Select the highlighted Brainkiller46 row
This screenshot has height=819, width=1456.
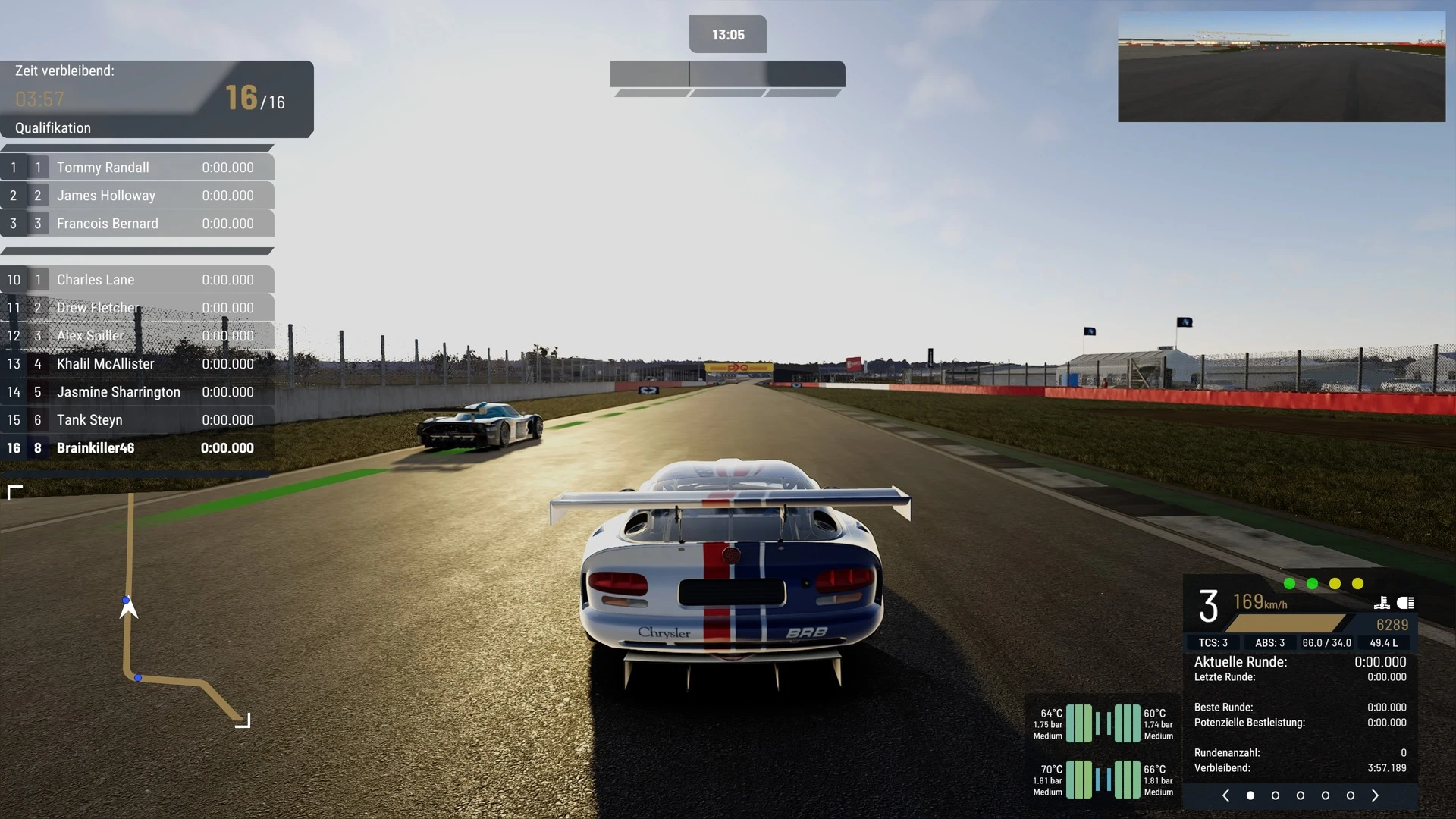click(x=137, y=448)
